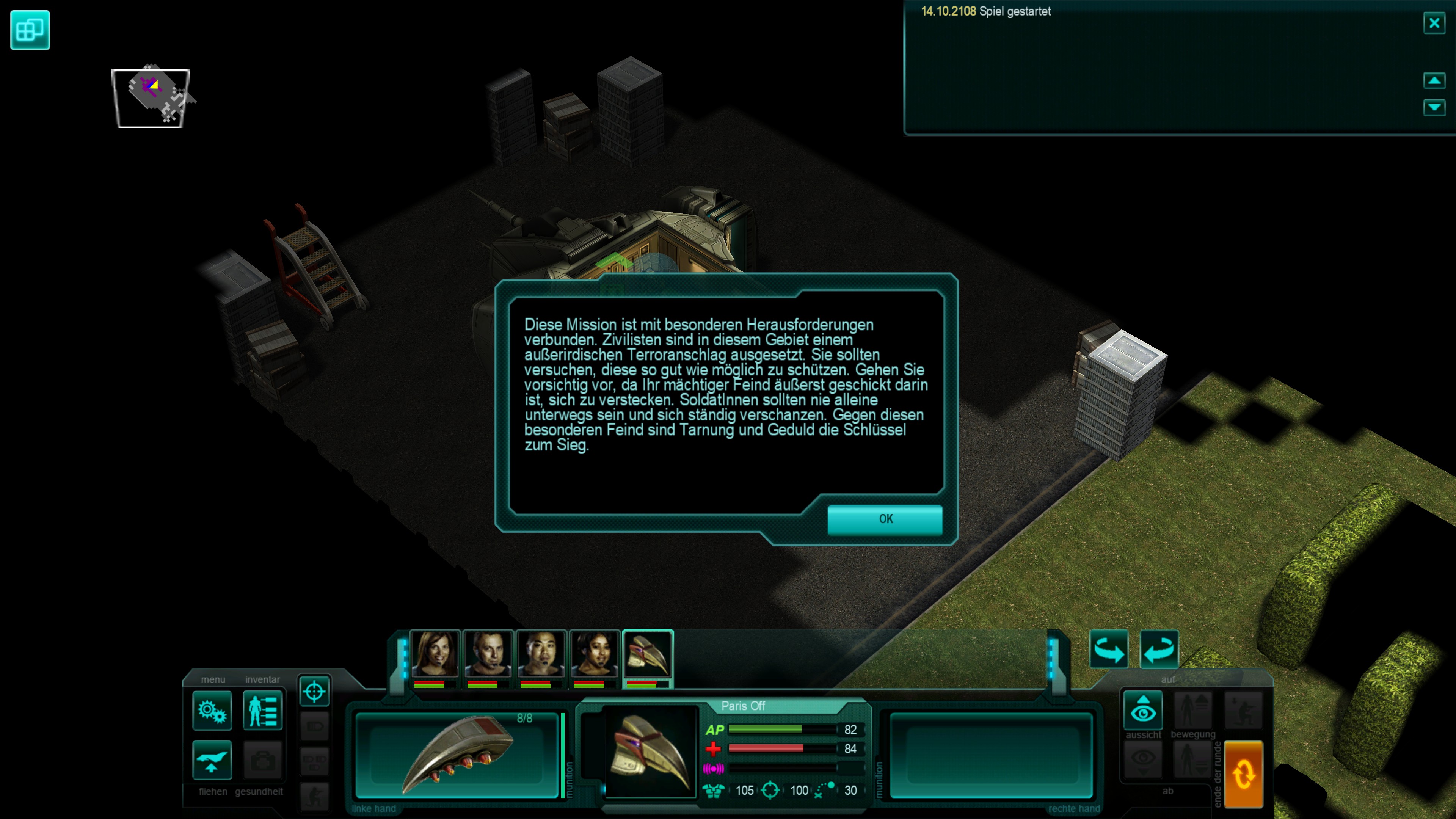
Task: Open the gears menu button
Action: coord(212,711)
